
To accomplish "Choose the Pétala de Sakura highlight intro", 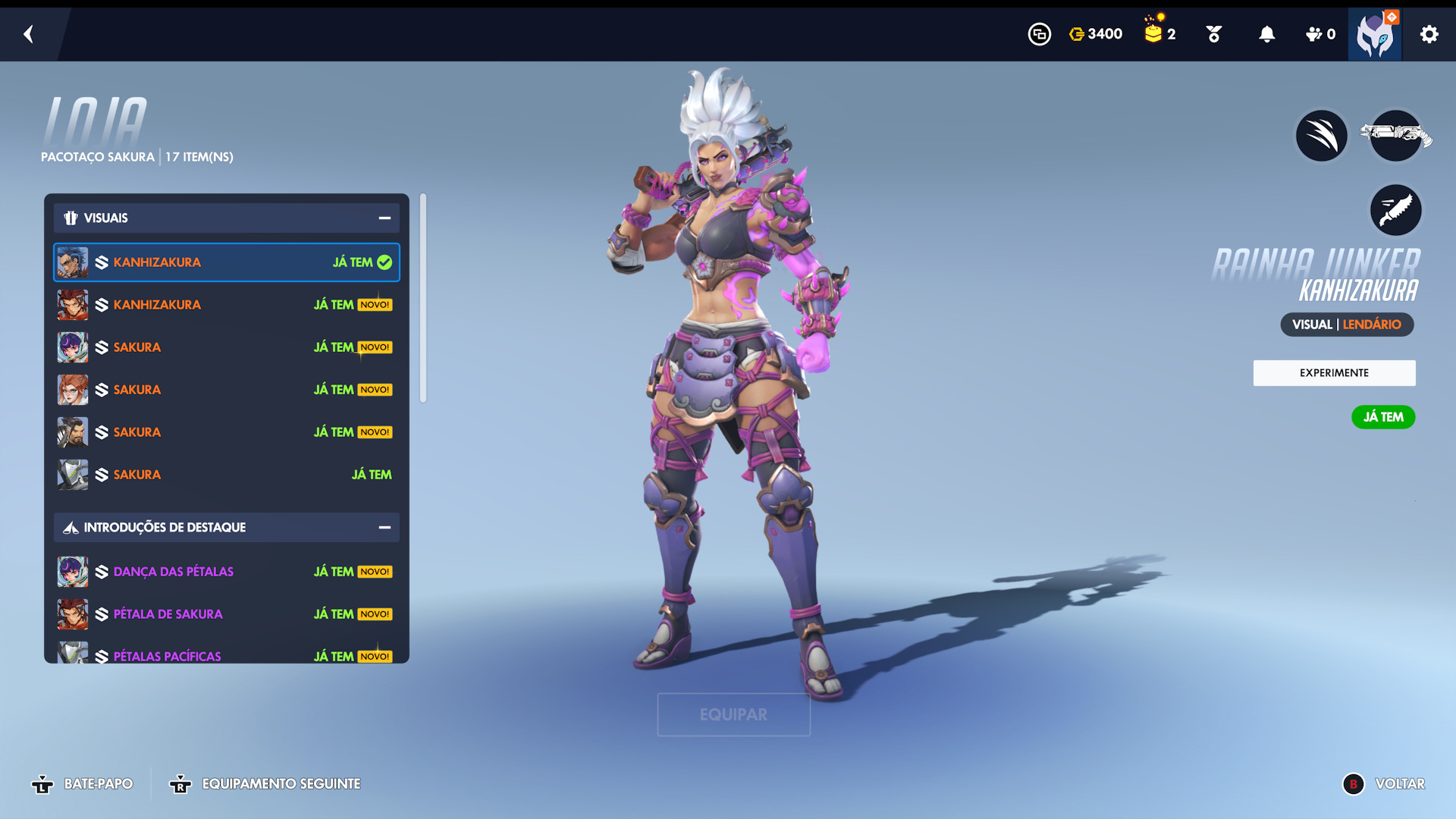I will pos(226,614).
